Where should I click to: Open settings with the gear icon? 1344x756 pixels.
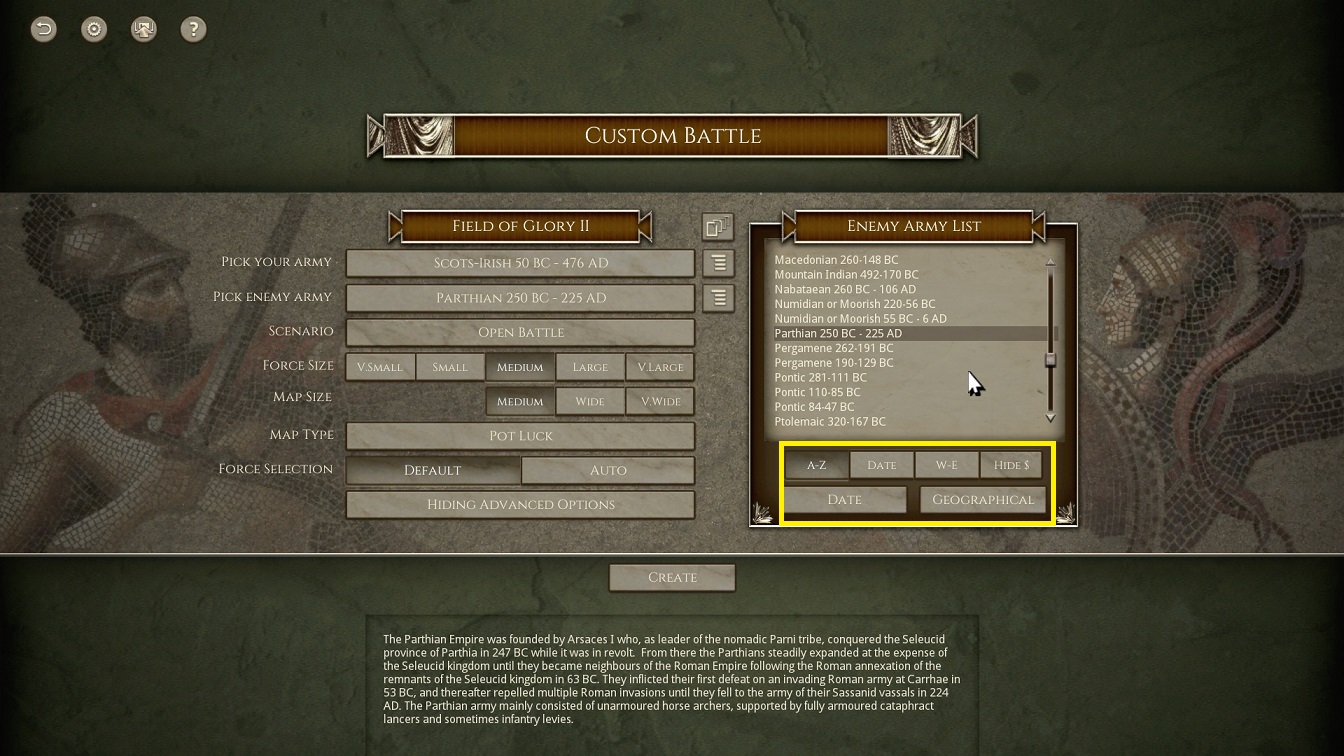coord(94,29)
